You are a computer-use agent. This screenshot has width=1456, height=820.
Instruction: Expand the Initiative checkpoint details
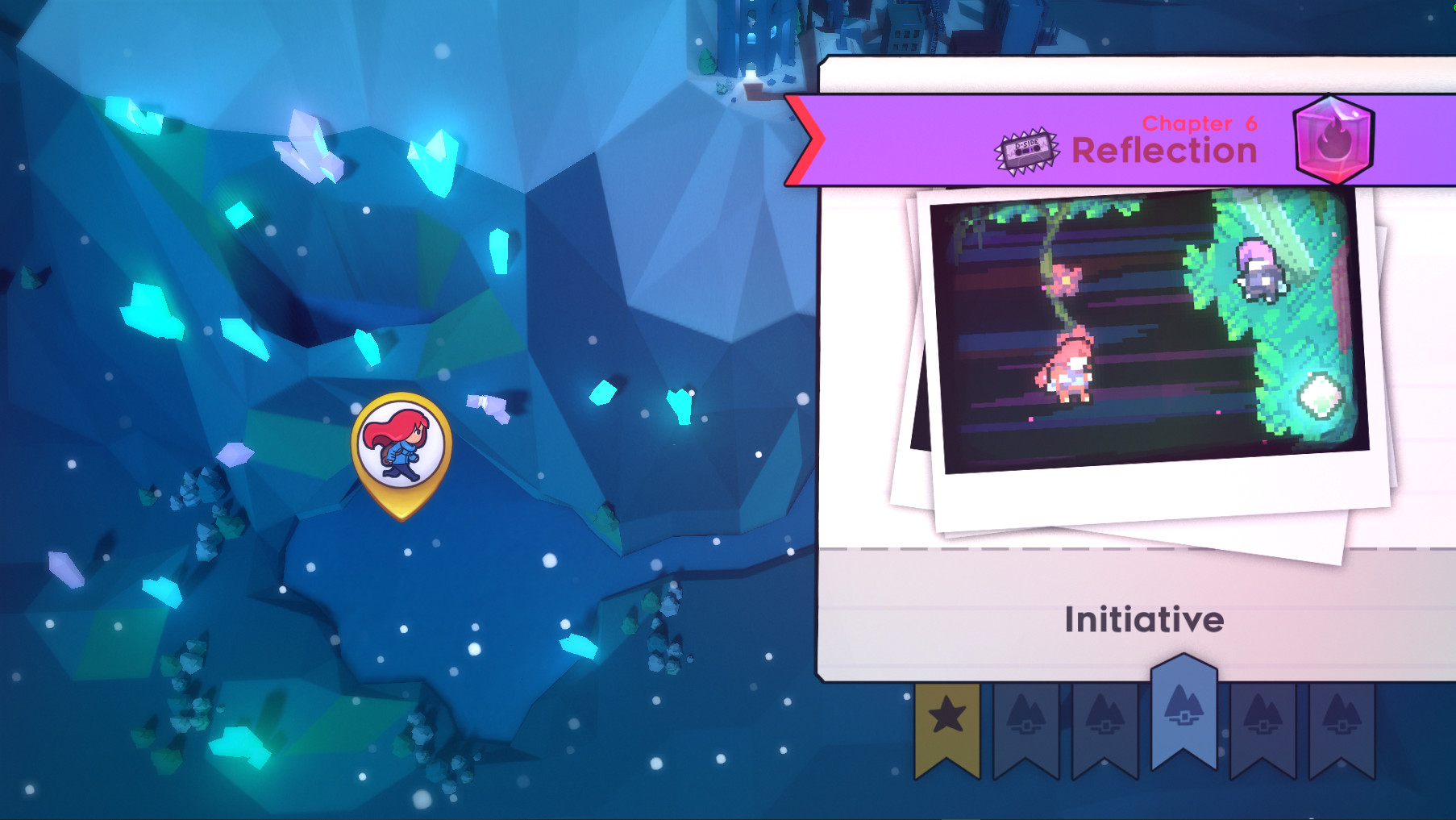[x=1144, y=620]
